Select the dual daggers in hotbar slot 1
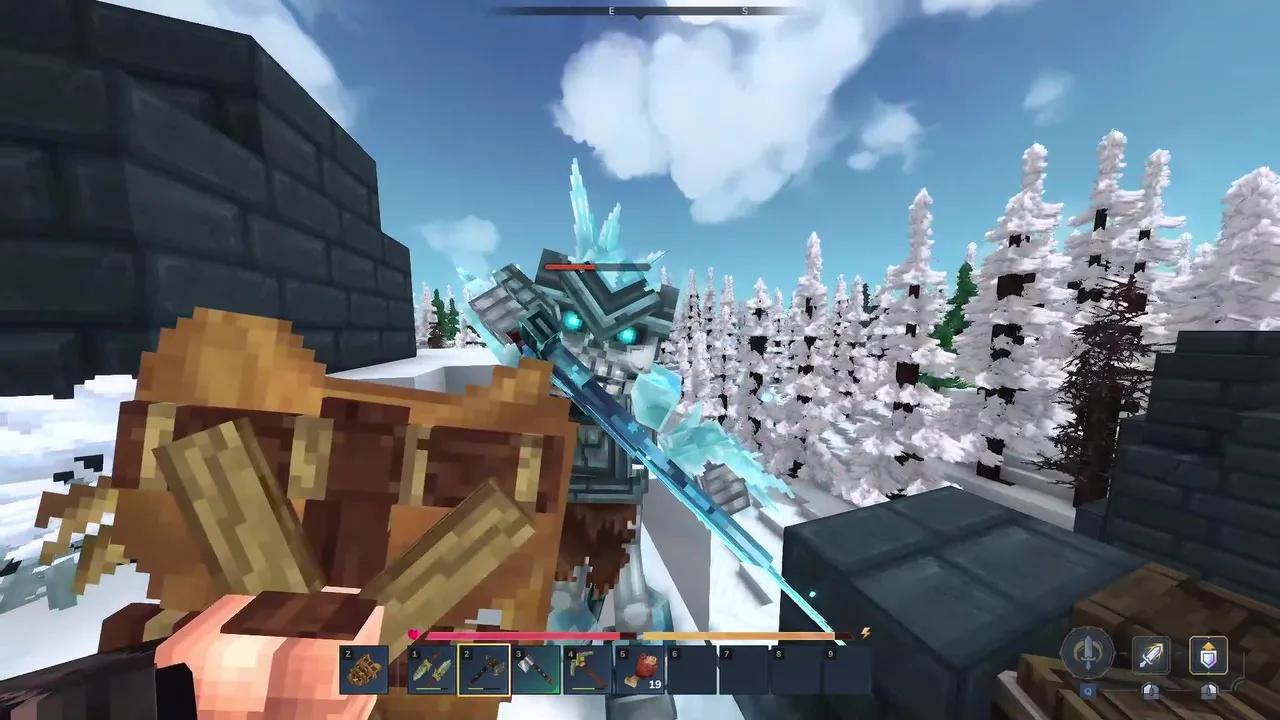 430,669
